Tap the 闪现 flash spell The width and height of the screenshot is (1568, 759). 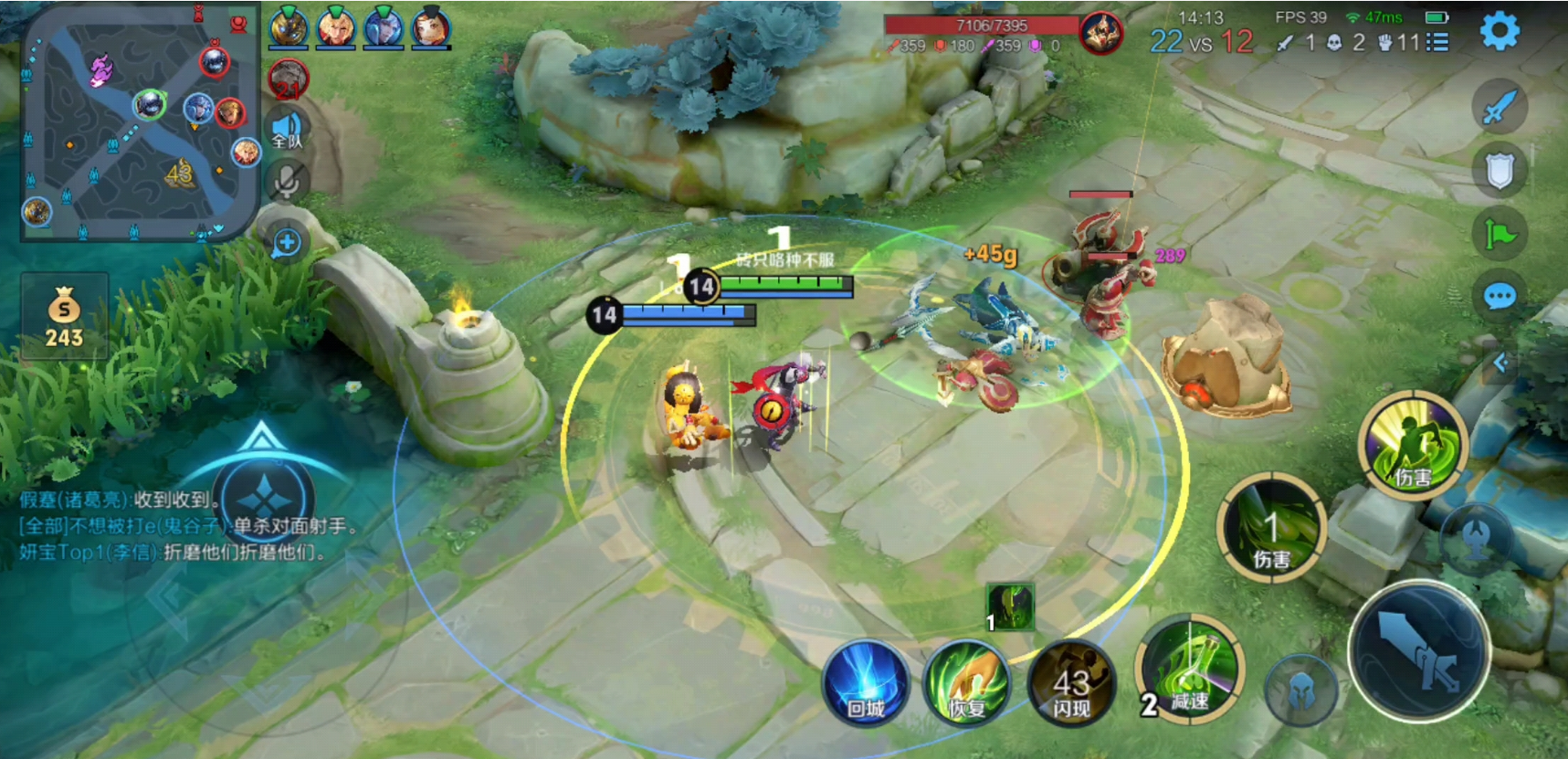coord(1071,685)
